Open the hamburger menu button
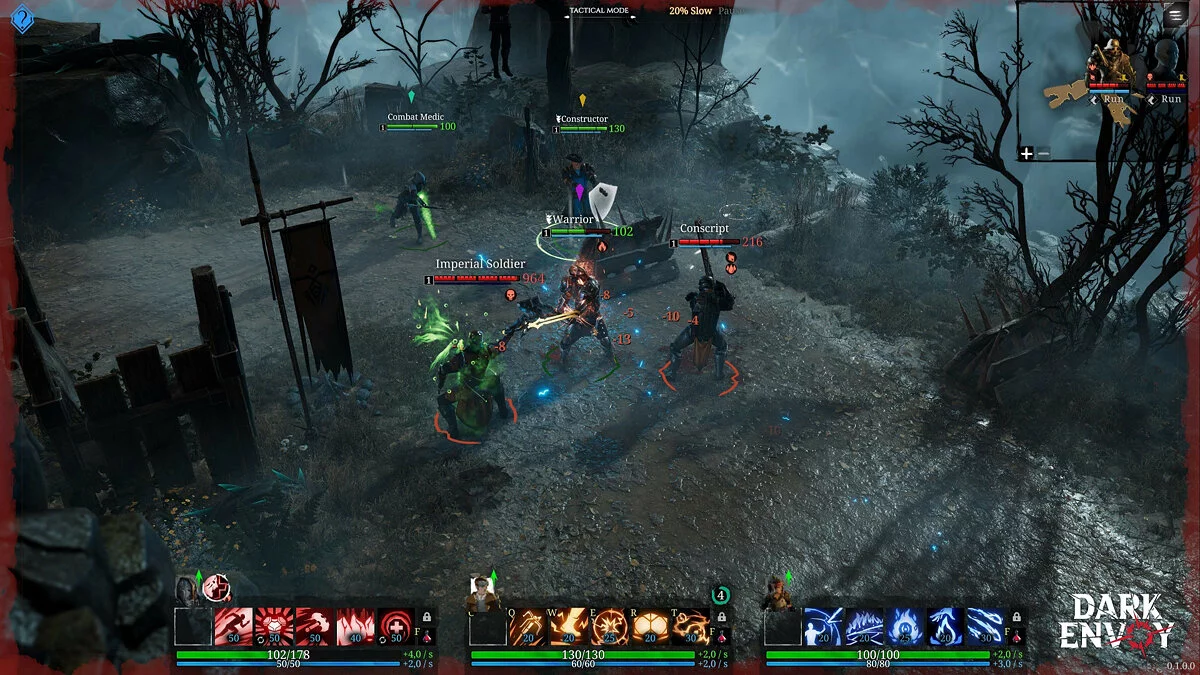The width and height of the screenshot is (1200, 675). click(x=1174, y=15)
